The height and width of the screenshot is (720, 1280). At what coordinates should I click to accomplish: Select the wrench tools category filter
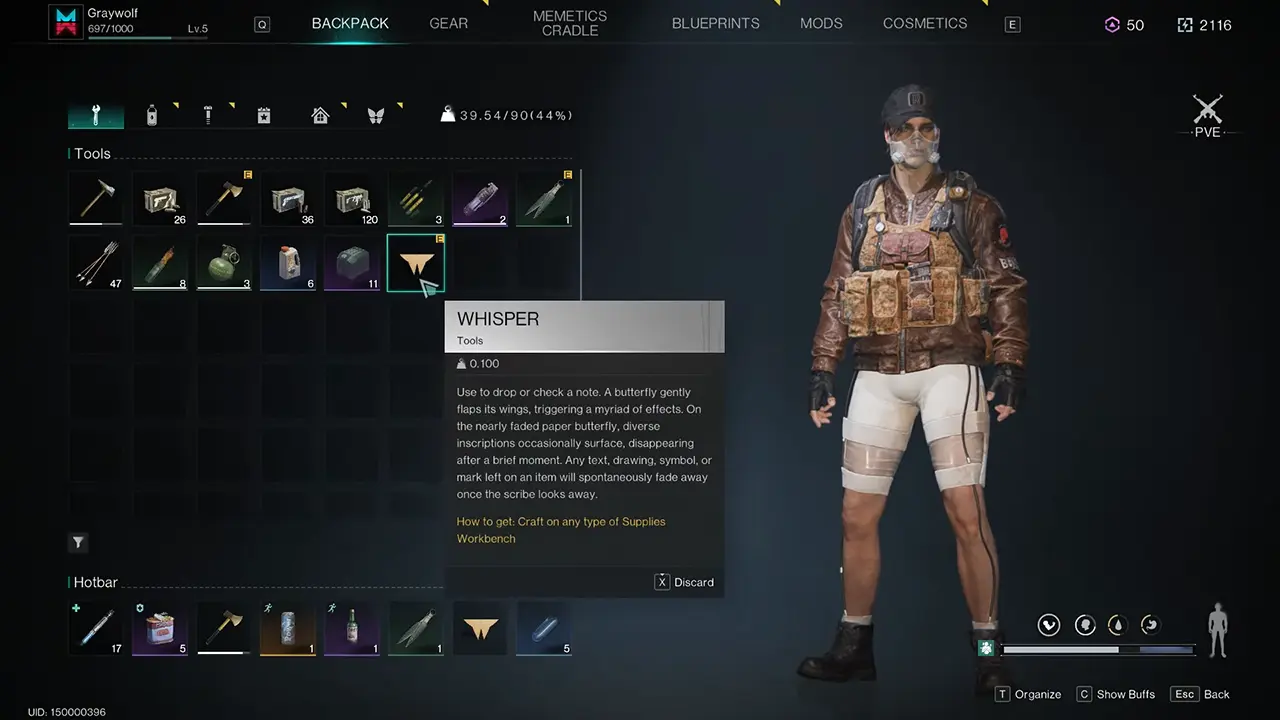pos(96,115)
